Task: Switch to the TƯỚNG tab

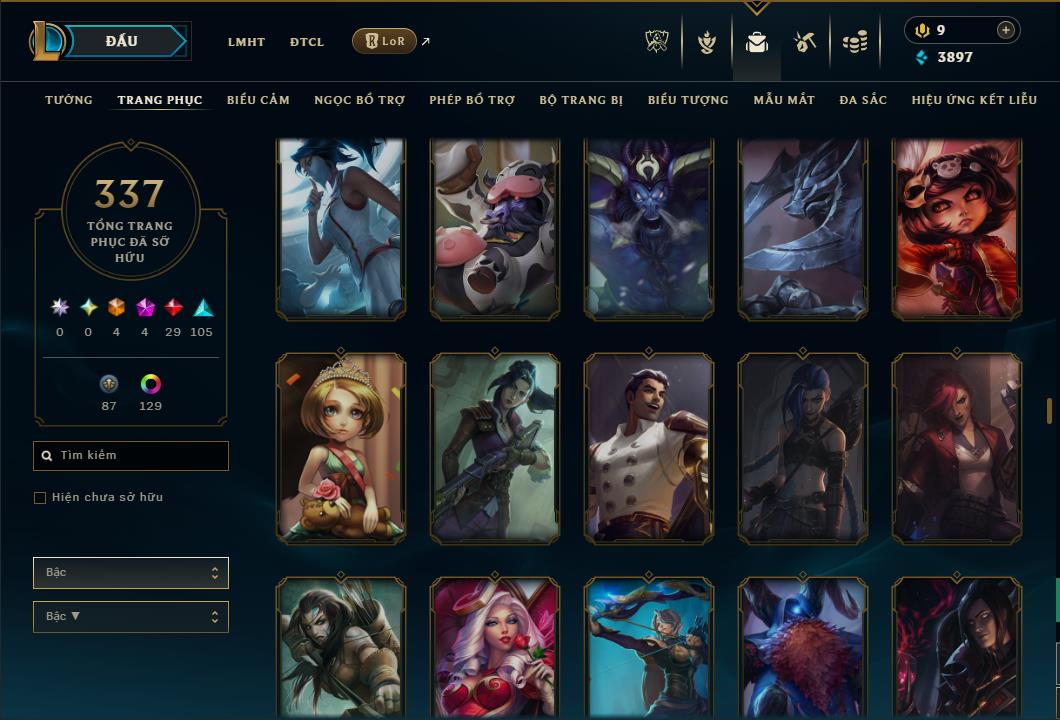Action: tap(69, 100)
